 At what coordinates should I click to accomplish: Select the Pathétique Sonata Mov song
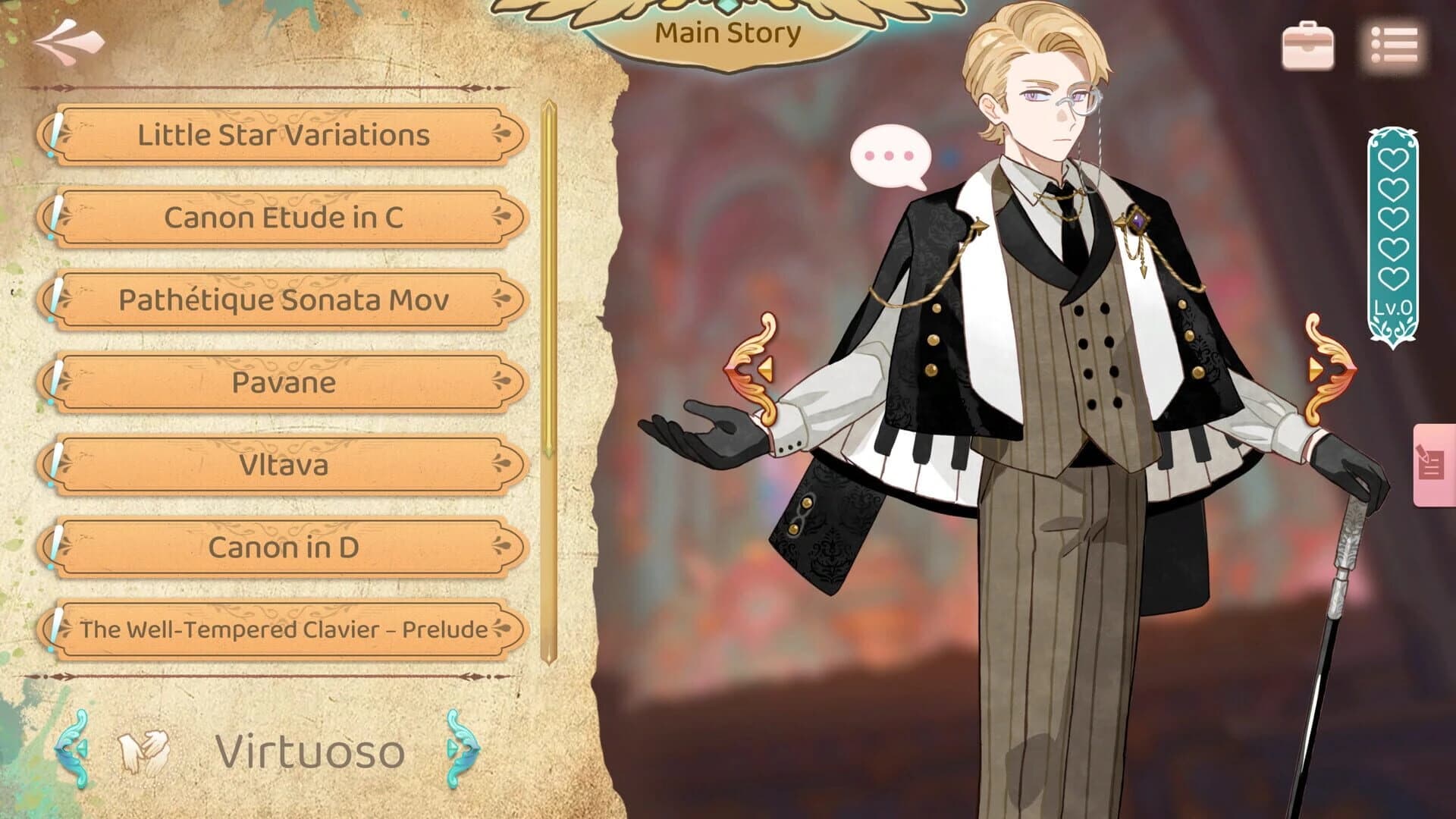[284, 301]
